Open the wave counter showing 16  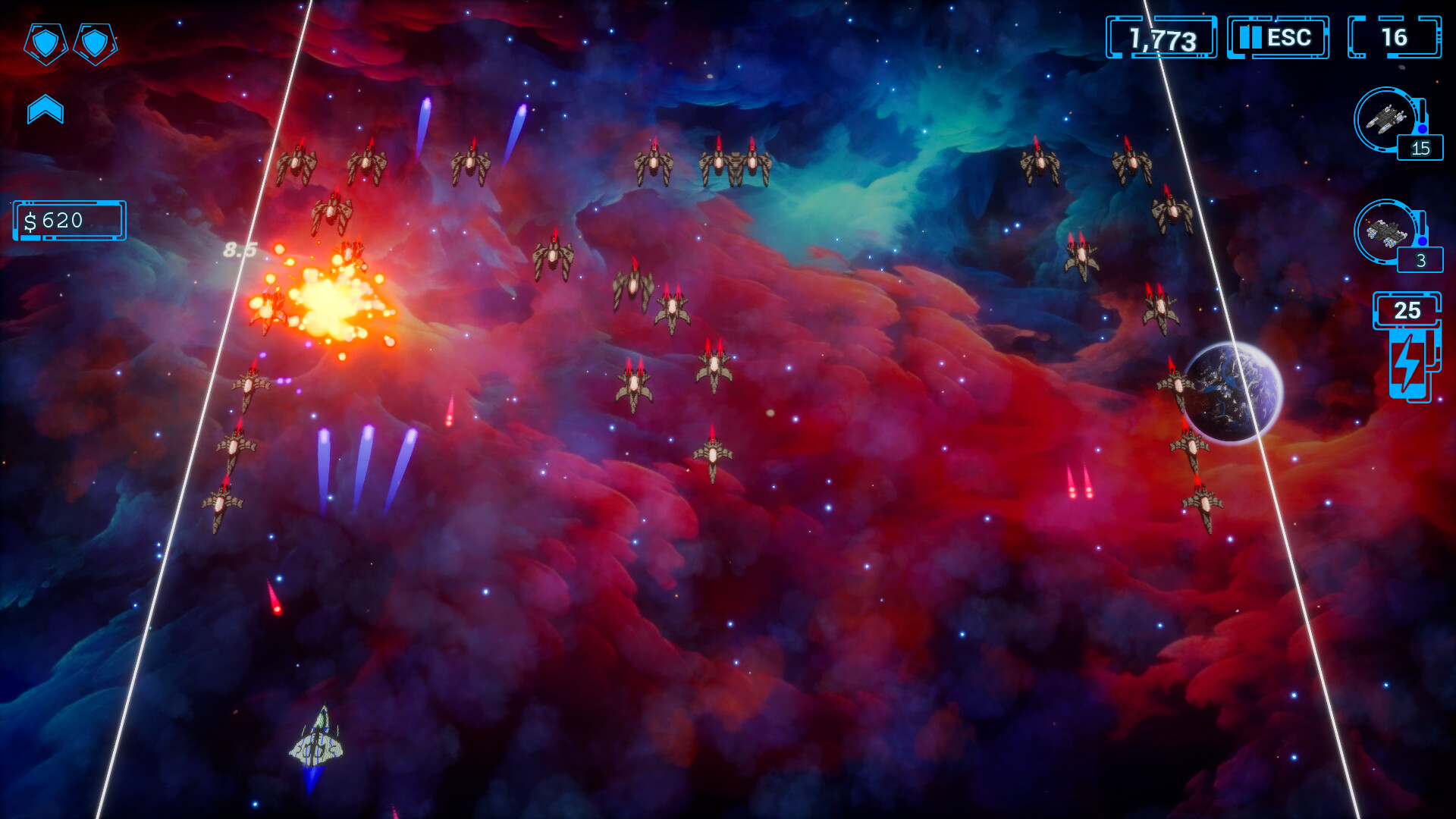(x=1395, y=36)
